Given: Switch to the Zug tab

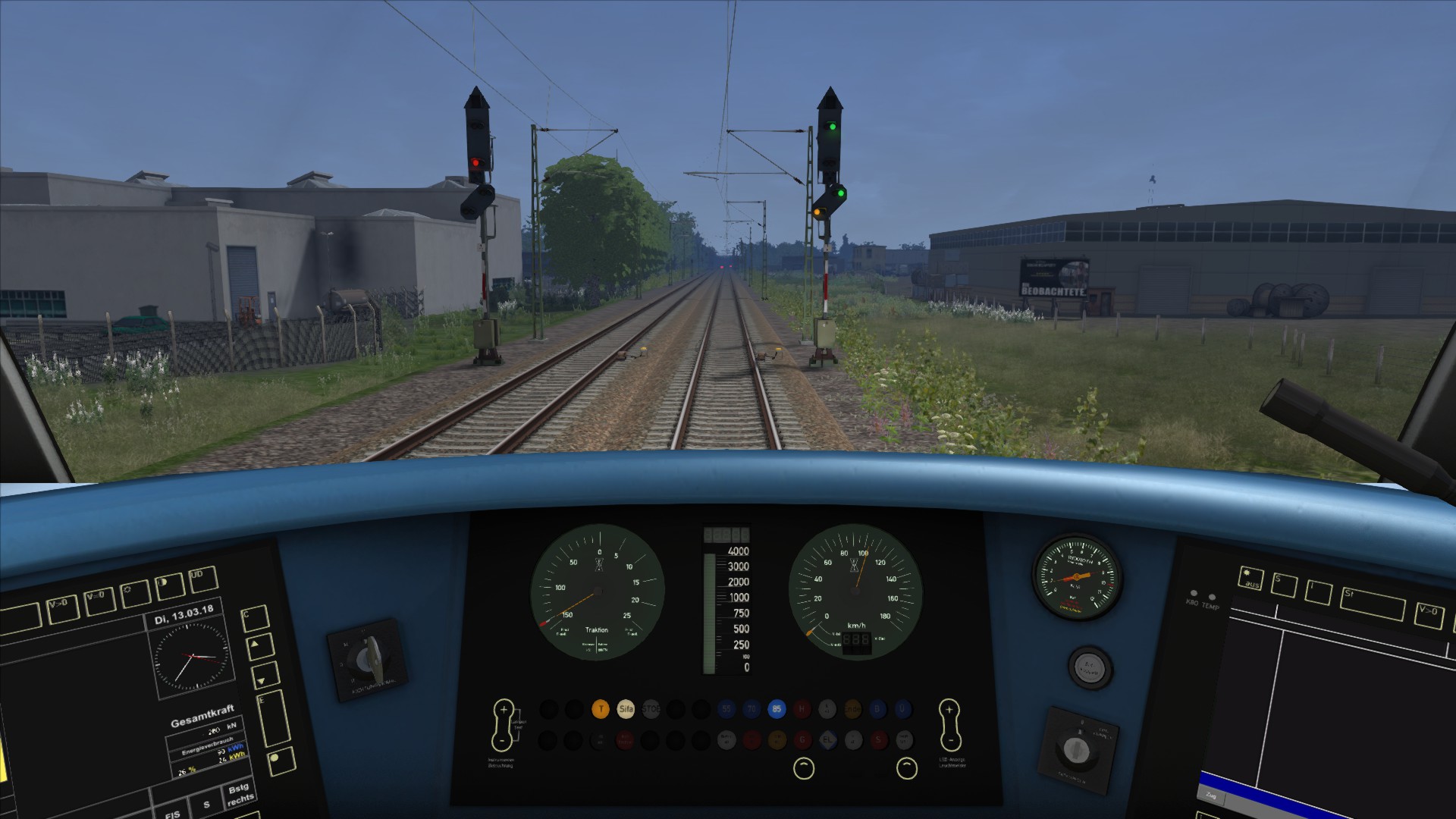Looking at the screenshot, I should coord(1210,795).
